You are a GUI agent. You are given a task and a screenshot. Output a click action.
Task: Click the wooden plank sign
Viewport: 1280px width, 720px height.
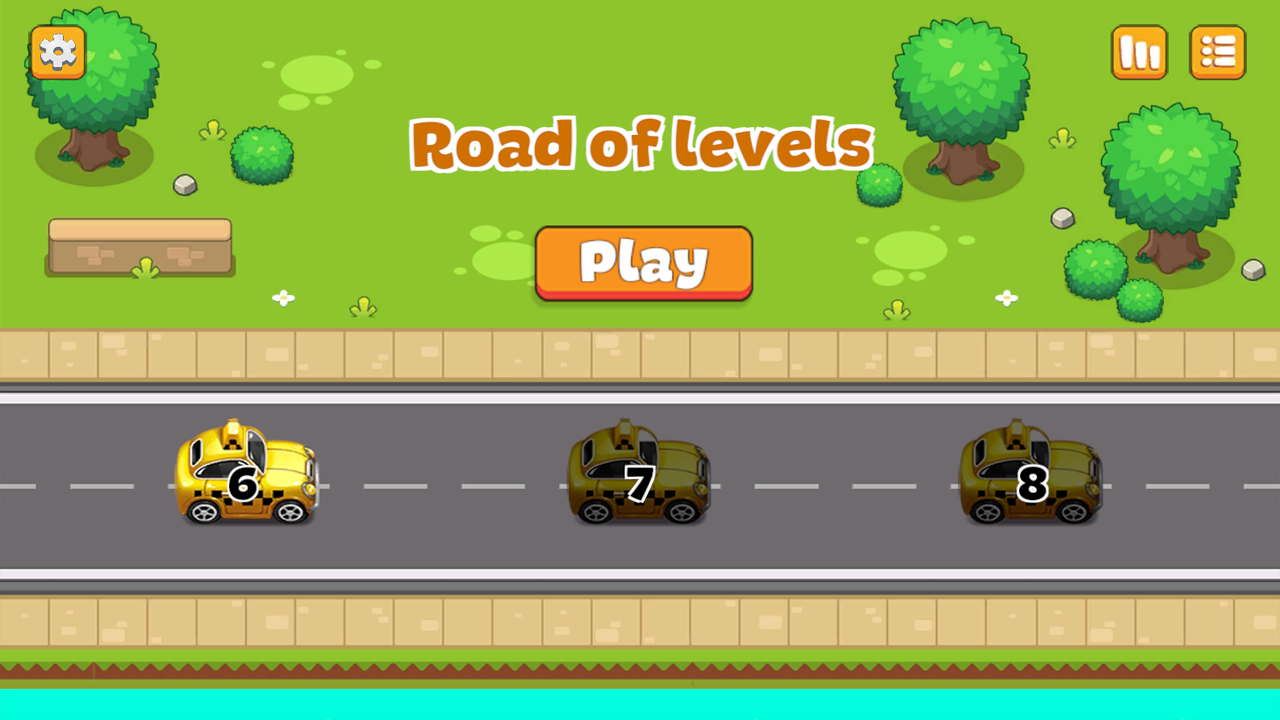[140, 246]
